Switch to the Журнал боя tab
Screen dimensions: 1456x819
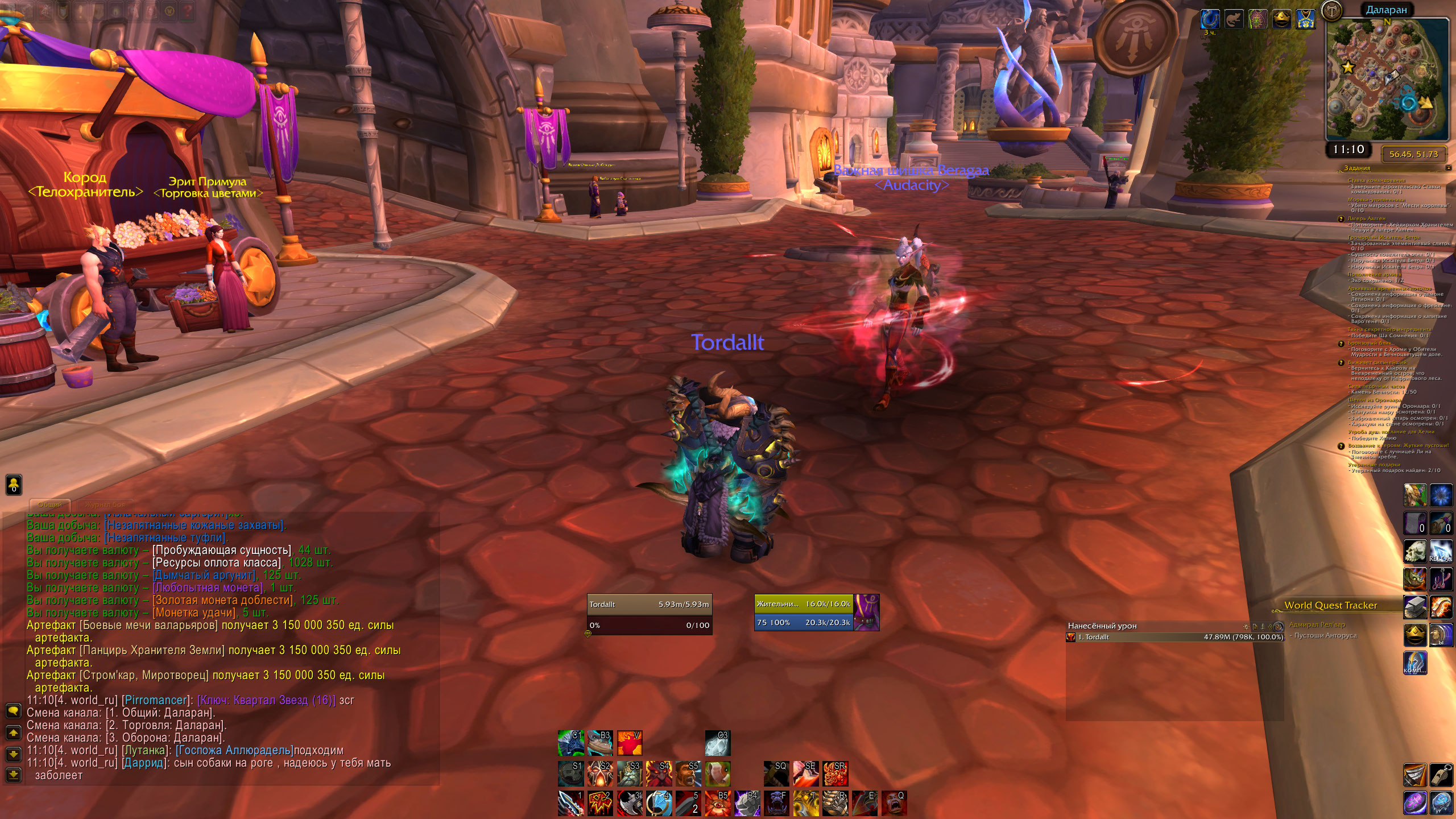point(105,504)
